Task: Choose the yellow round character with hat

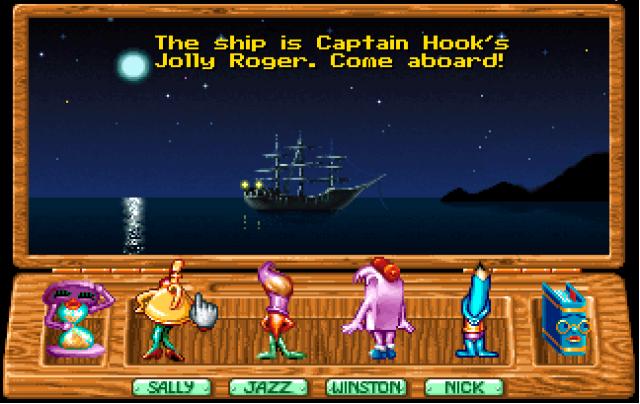Action: [x=168, y=308]
